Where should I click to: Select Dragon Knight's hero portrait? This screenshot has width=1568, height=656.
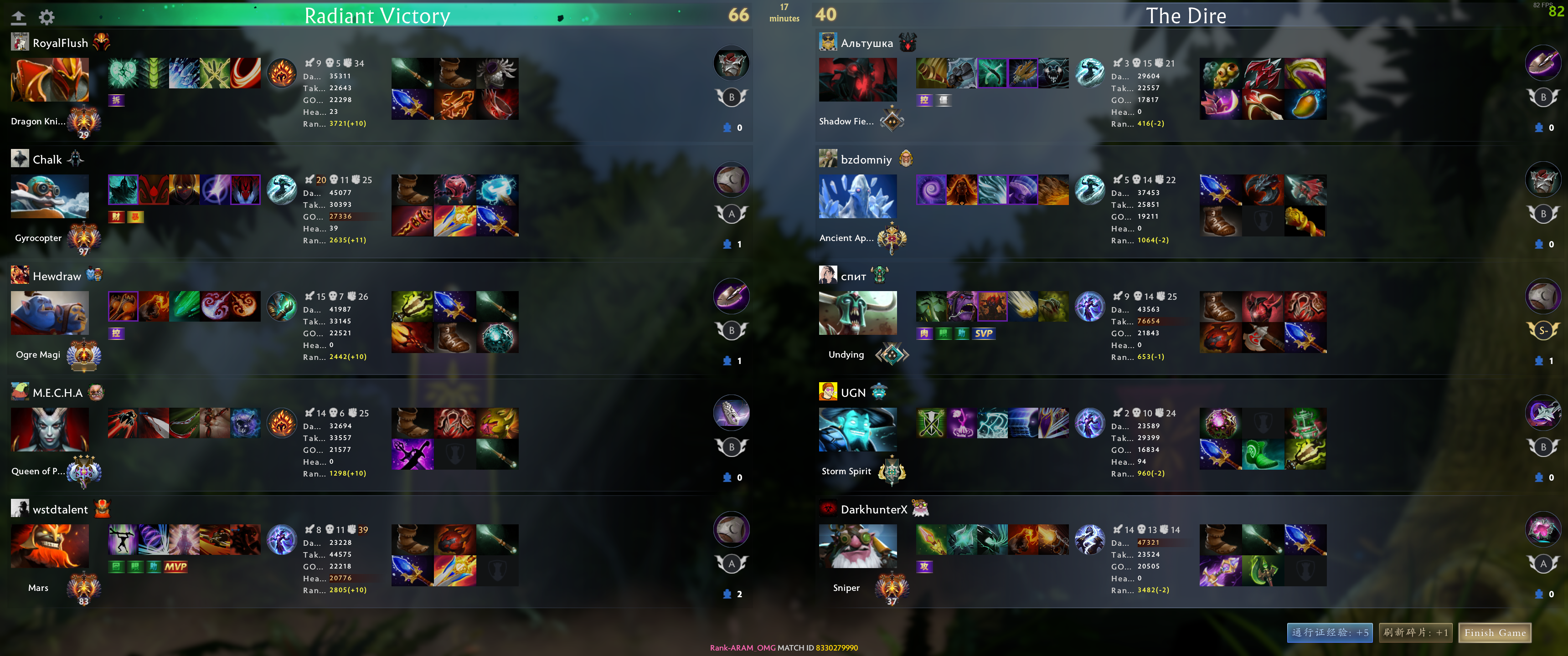pos(49,79)
